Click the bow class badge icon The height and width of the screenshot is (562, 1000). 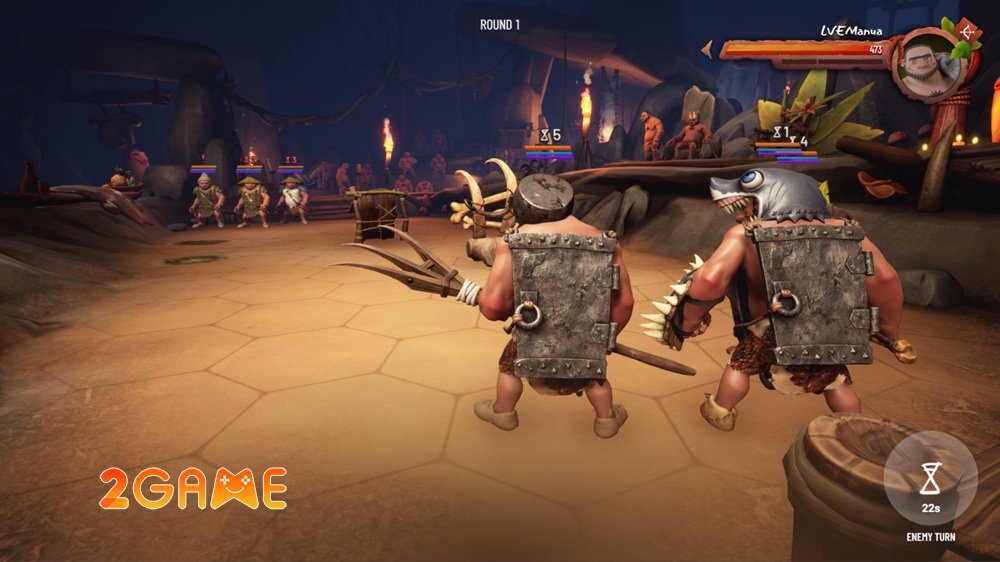[968, 32]
